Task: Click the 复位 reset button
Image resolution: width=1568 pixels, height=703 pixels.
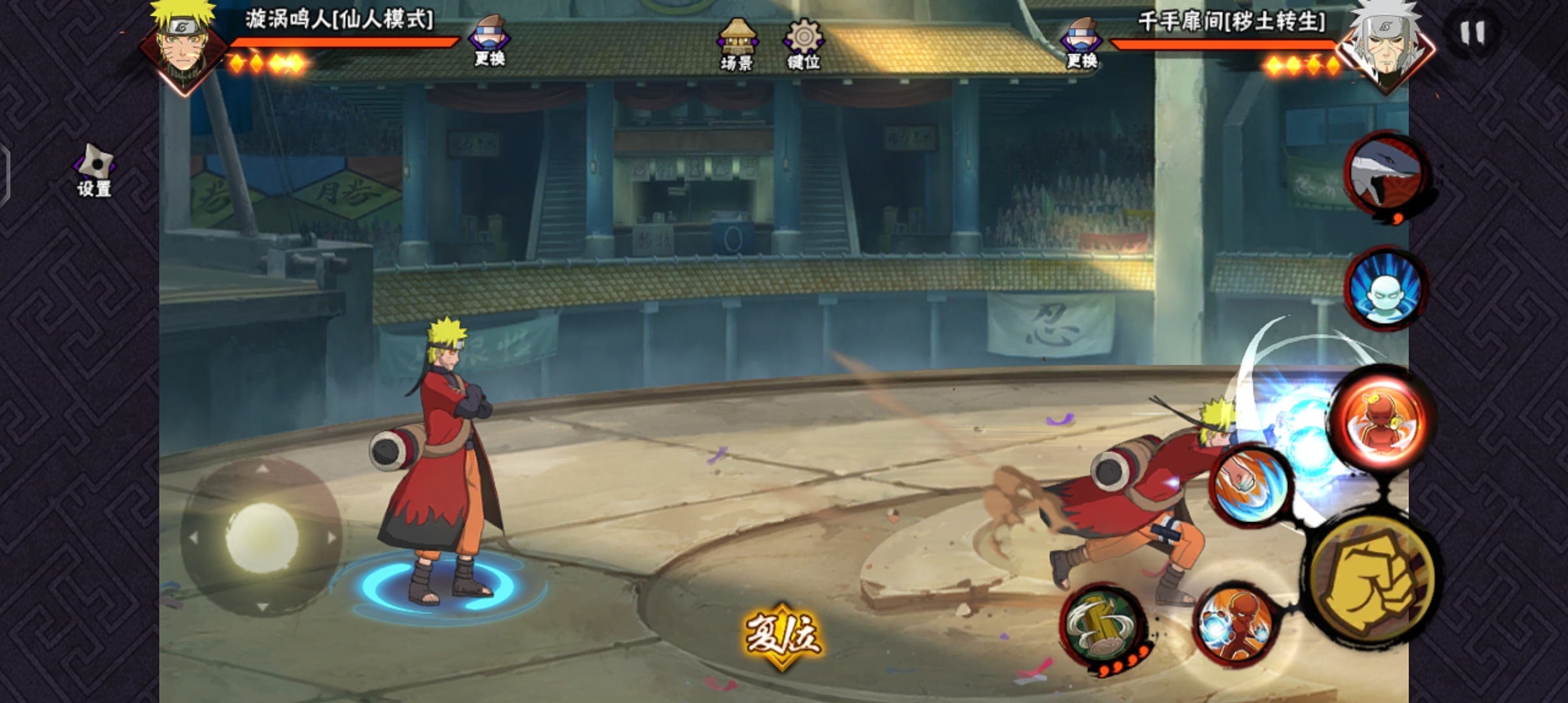Action: point(783,635)
